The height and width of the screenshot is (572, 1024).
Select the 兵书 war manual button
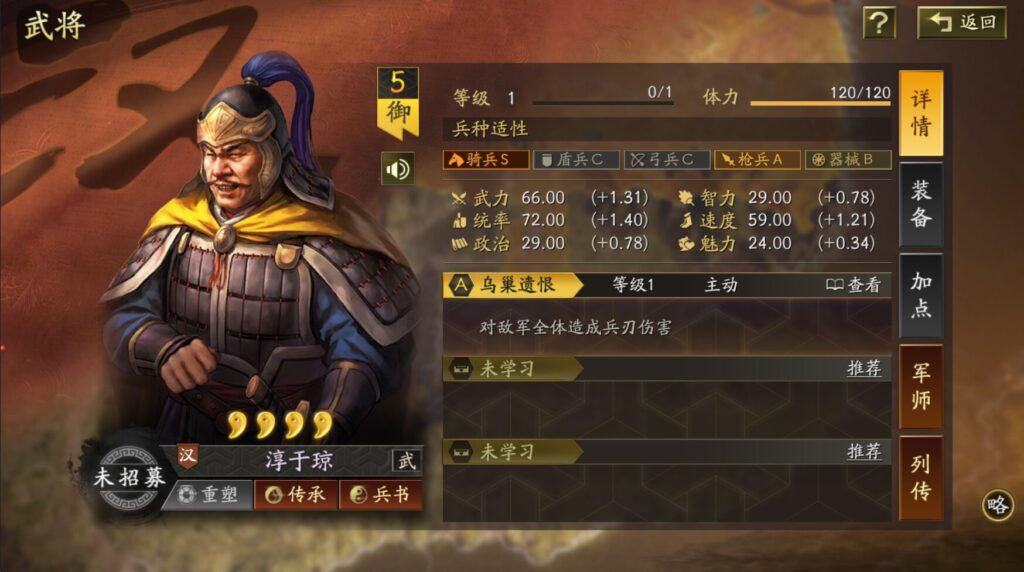(380, 495)
